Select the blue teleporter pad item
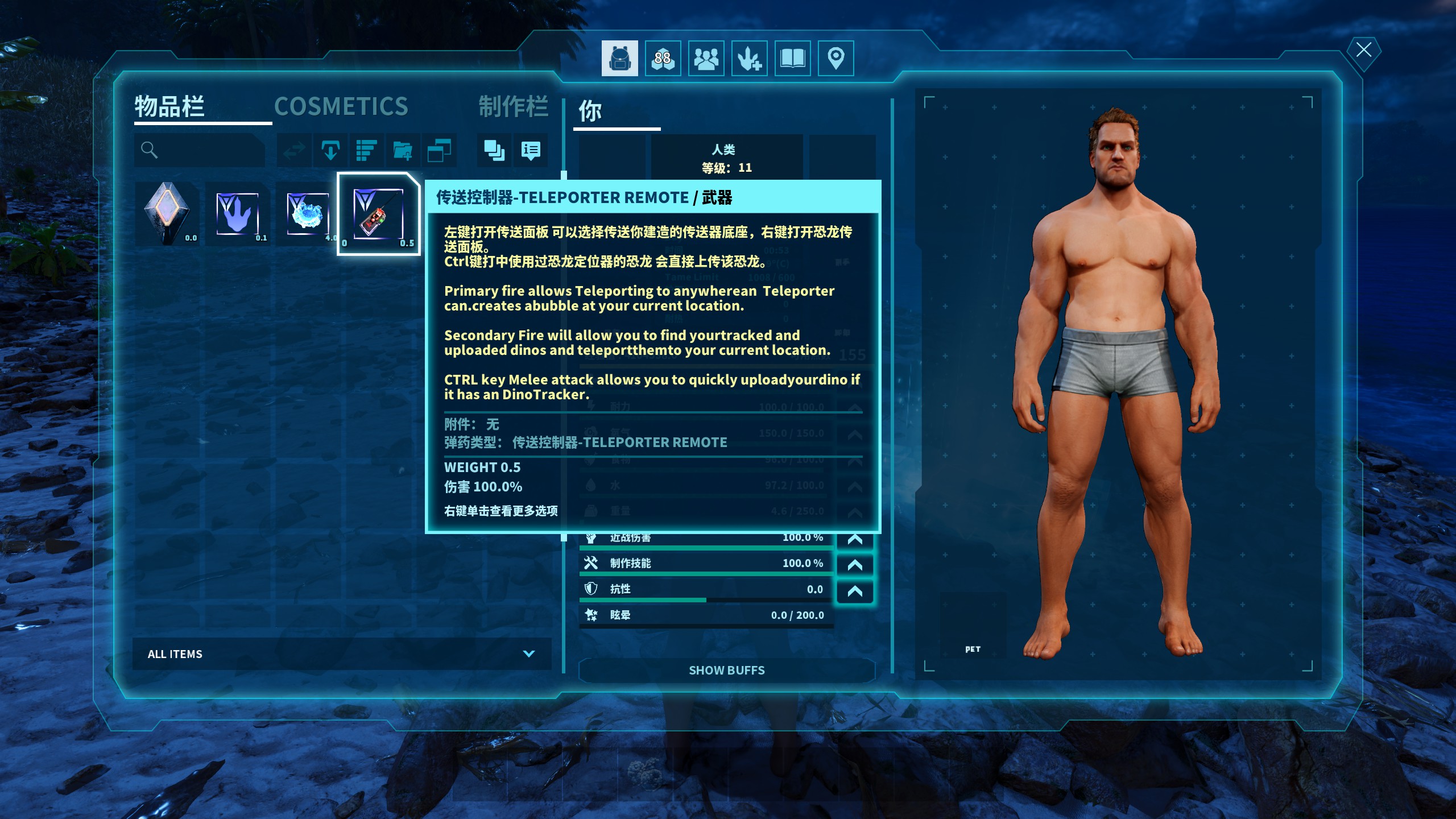This screenshot has height=819, width=1456. (x=308, y=214)
